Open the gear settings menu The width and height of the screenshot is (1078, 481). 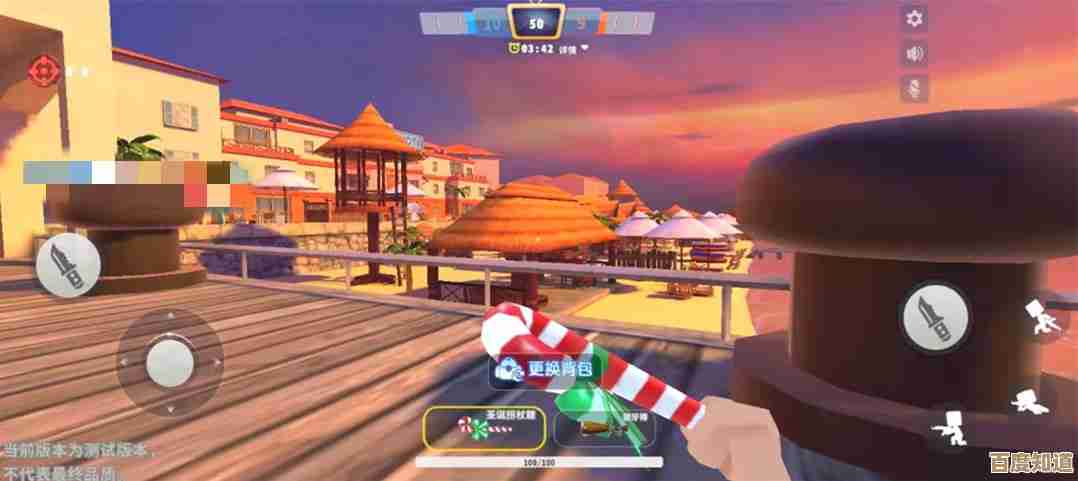tap(913, 18)
